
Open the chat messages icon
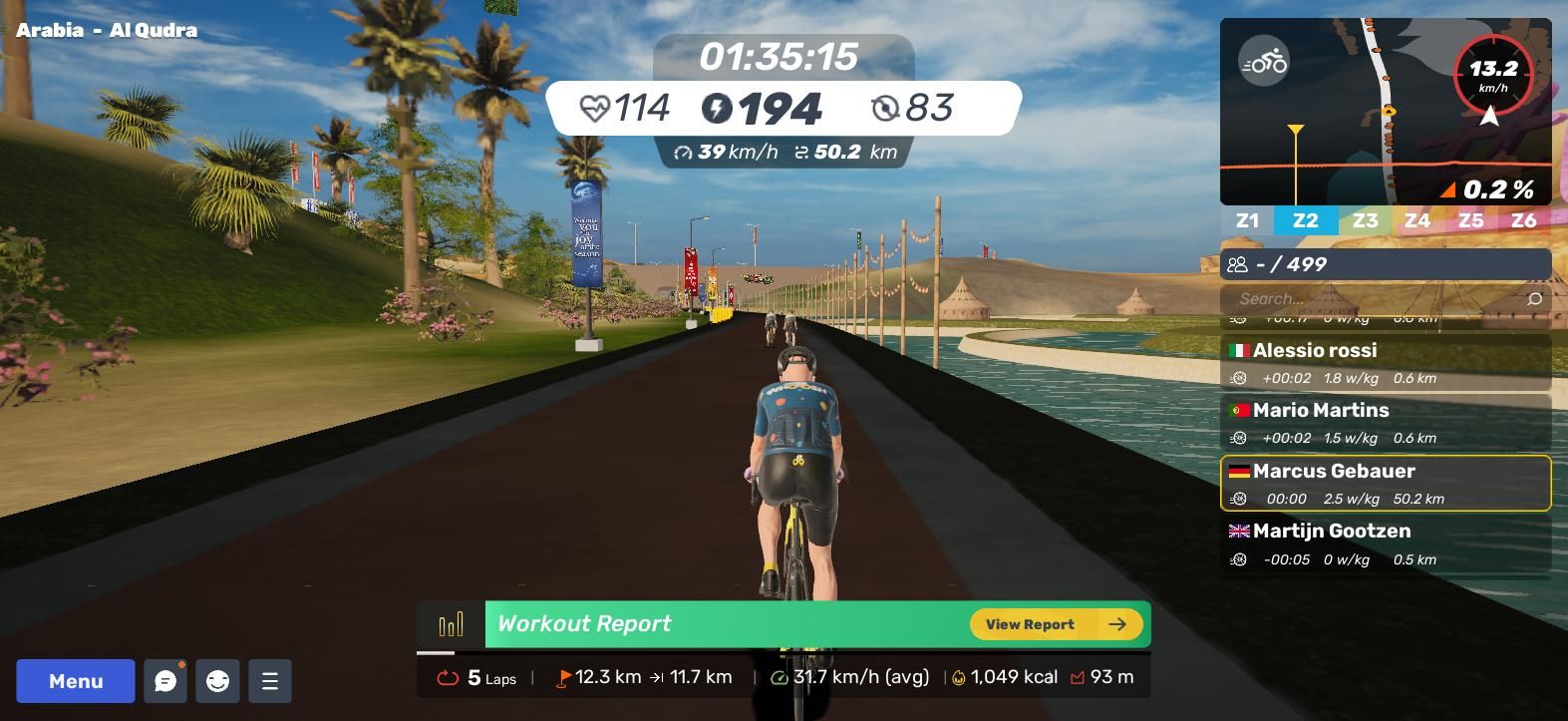(x=165, y=681)
